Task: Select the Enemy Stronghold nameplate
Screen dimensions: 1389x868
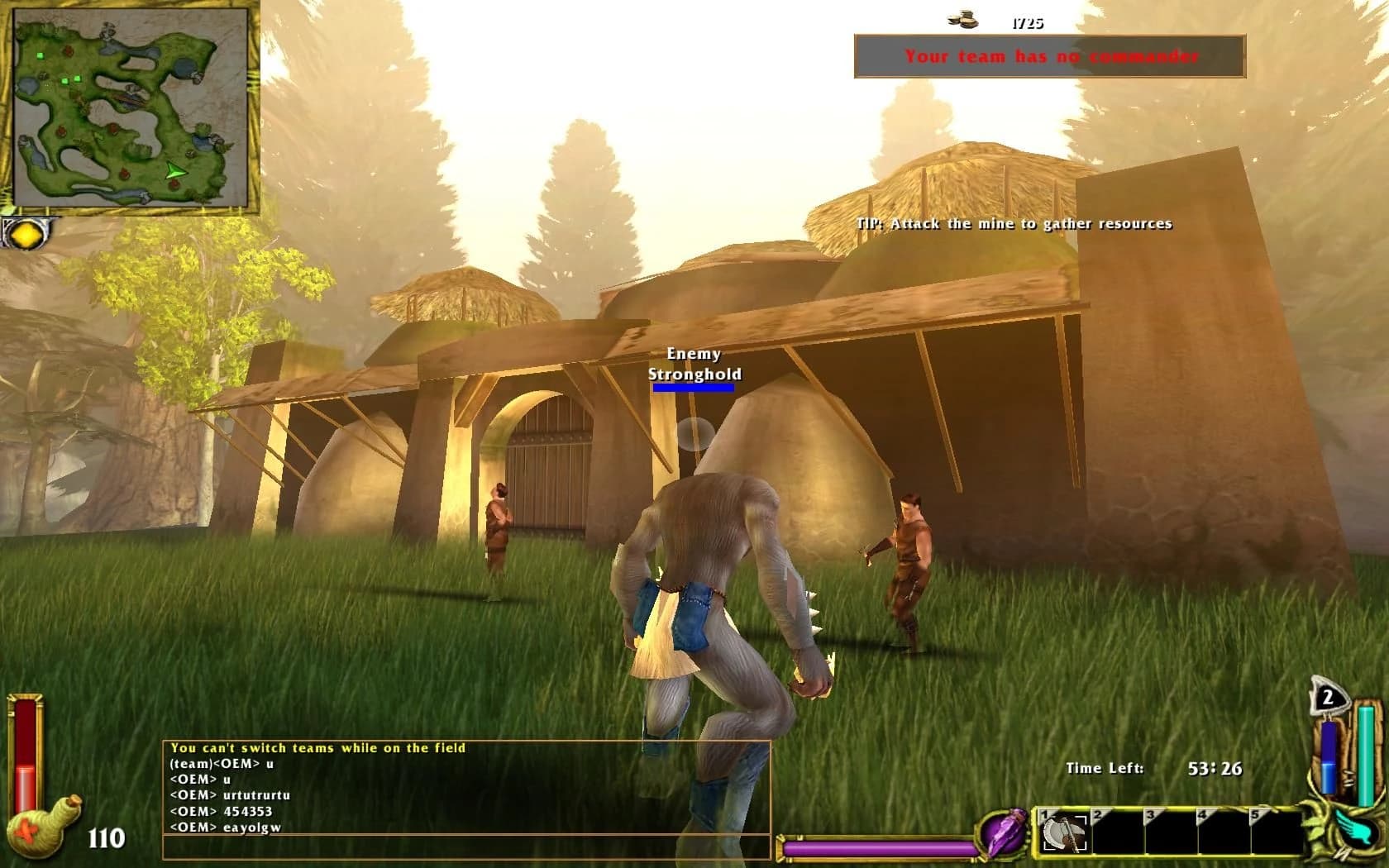Action: coord(693,365)
